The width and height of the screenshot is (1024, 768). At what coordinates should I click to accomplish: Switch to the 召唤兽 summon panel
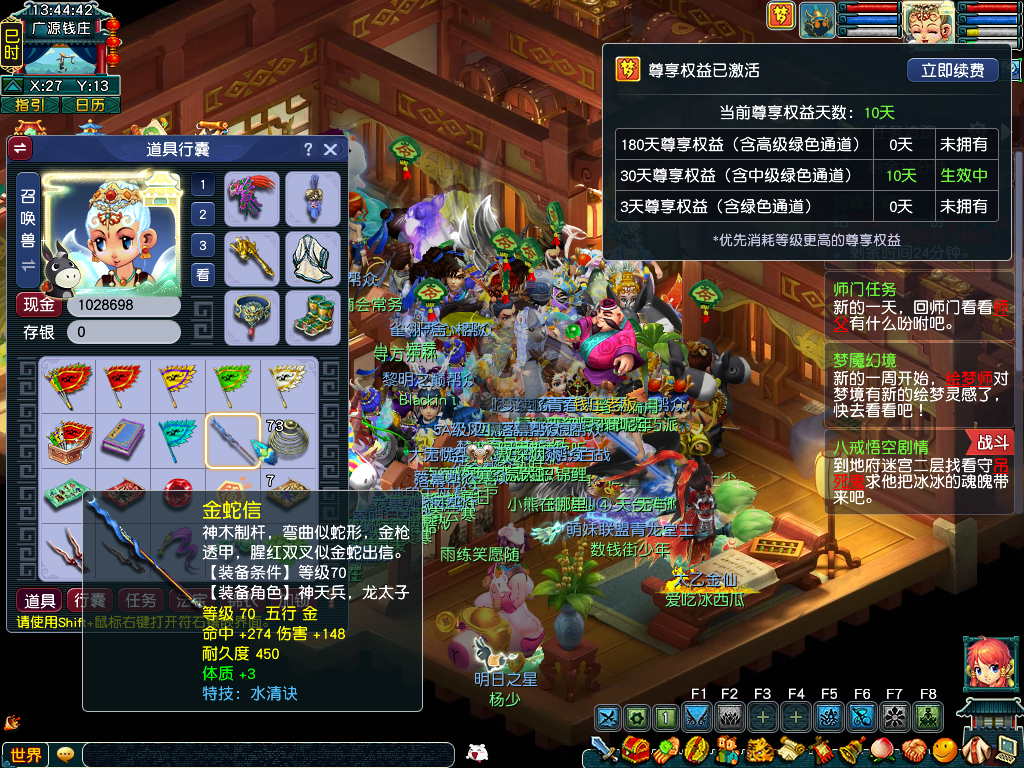pyautogui.click(x=27, y=228)
